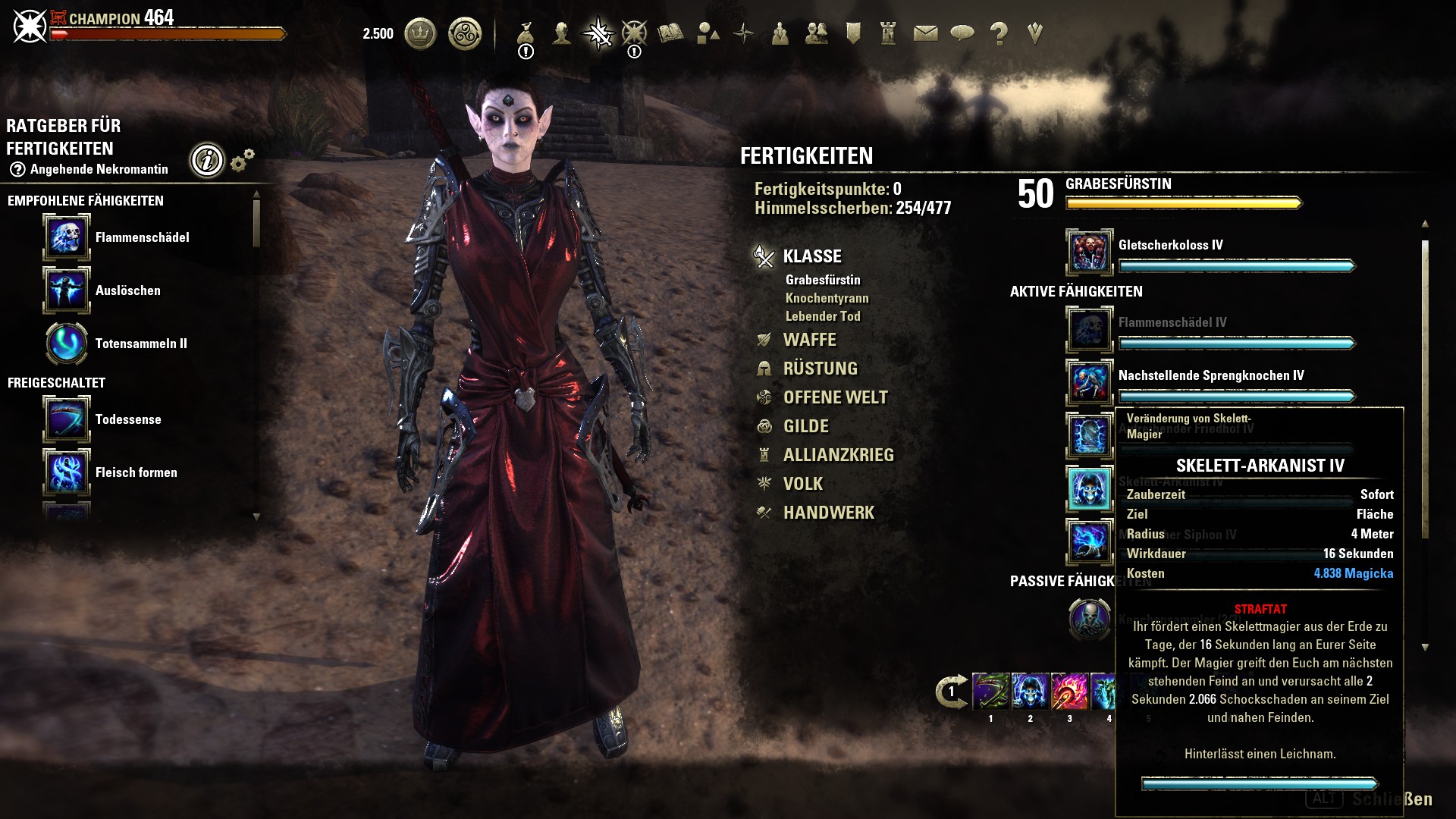Select the Lebender Tod skill line
The width and height of the screenshot is (1456, 819).
pos(823,316)
